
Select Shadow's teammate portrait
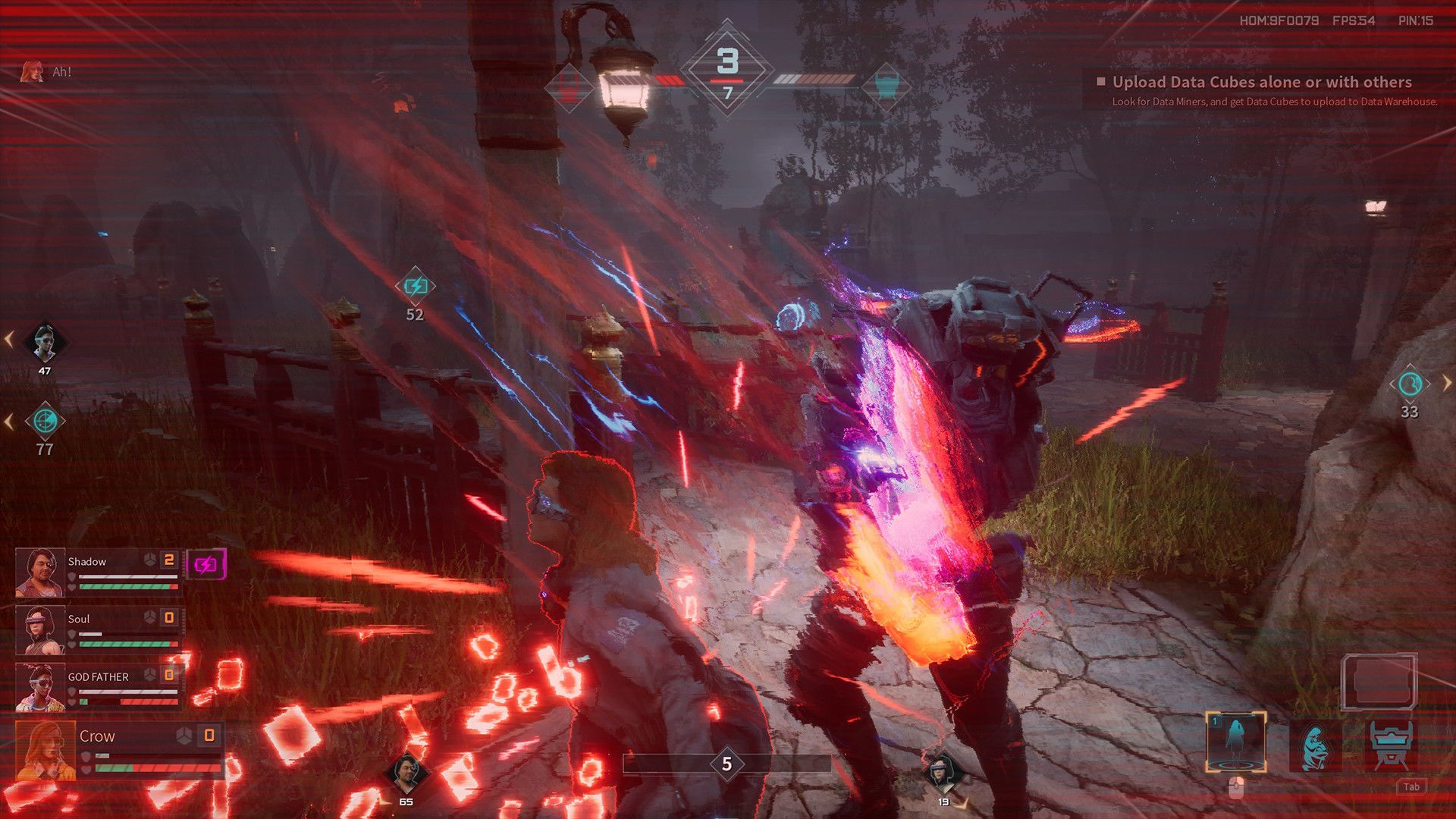tap(39, 573)
